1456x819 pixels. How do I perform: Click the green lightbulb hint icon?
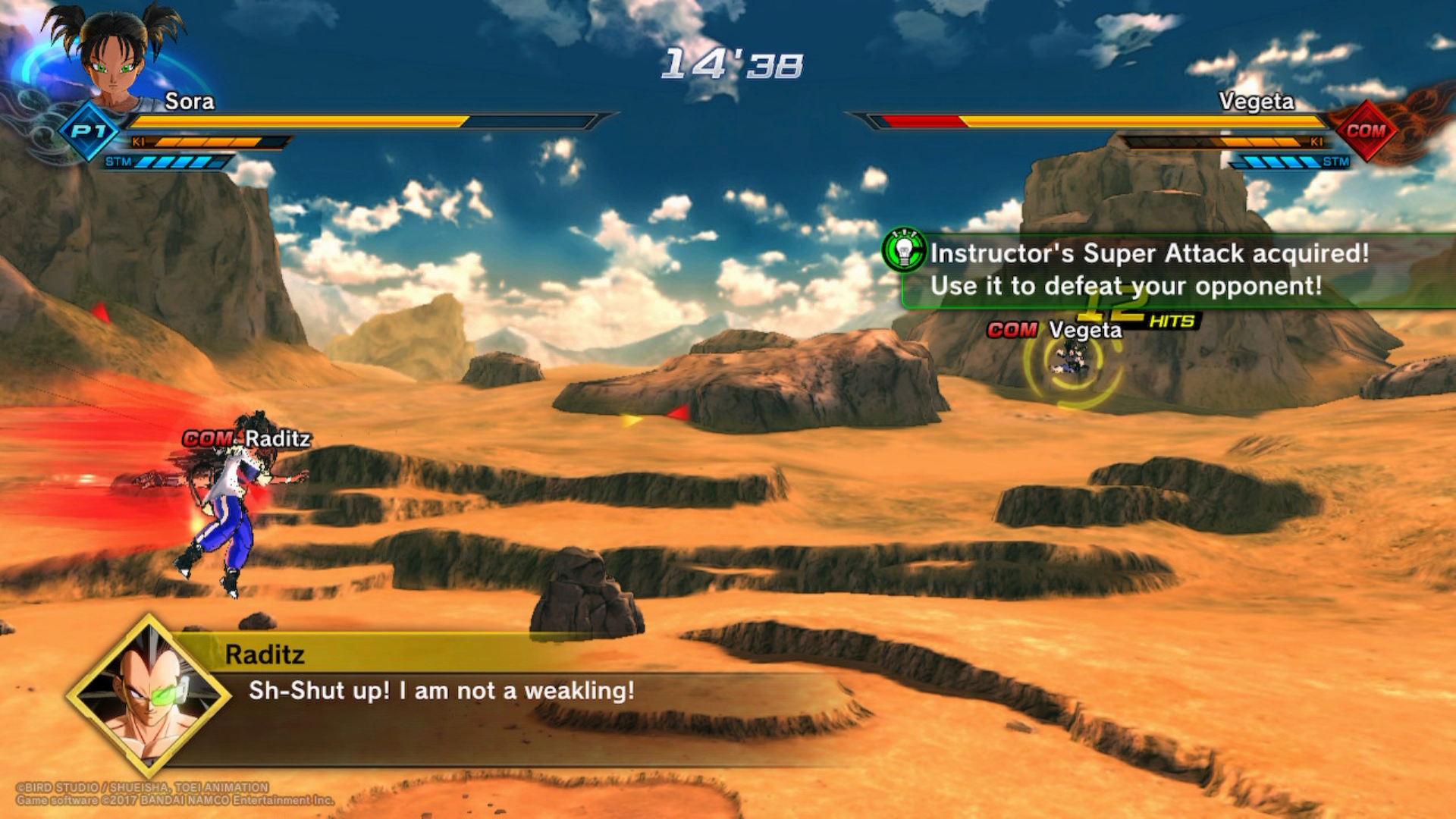click(904, 250)
